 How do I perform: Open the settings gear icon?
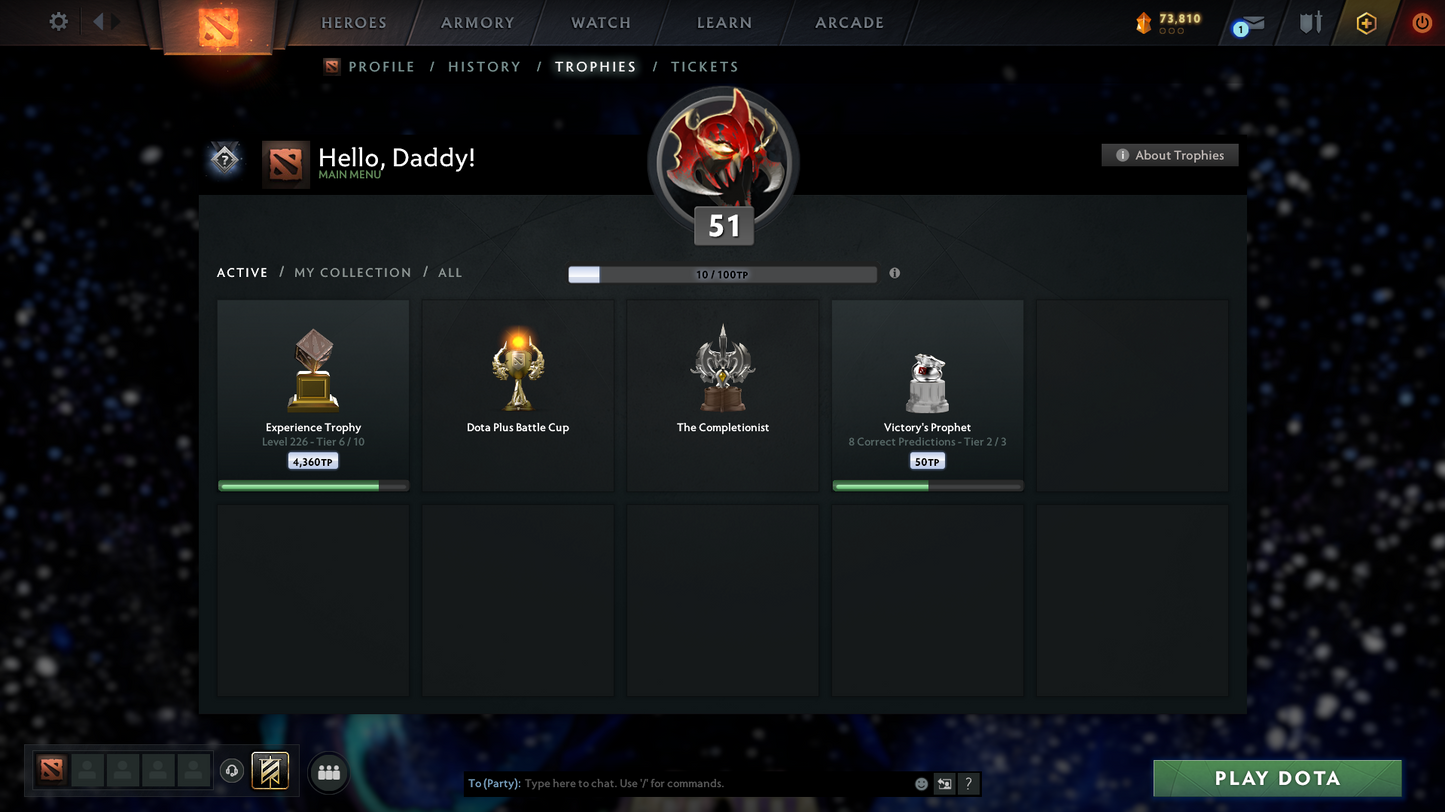(x=58, y=21)
